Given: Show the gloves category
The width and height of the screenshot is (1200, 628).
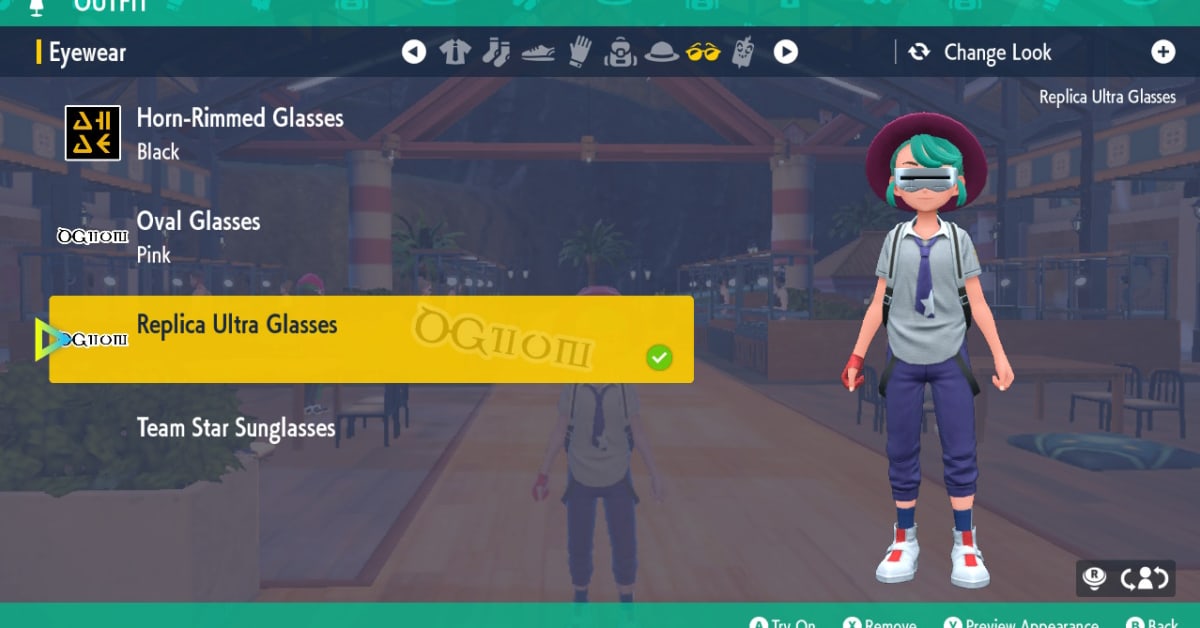Looking at the screenshot, I should [x=579, y=52].
